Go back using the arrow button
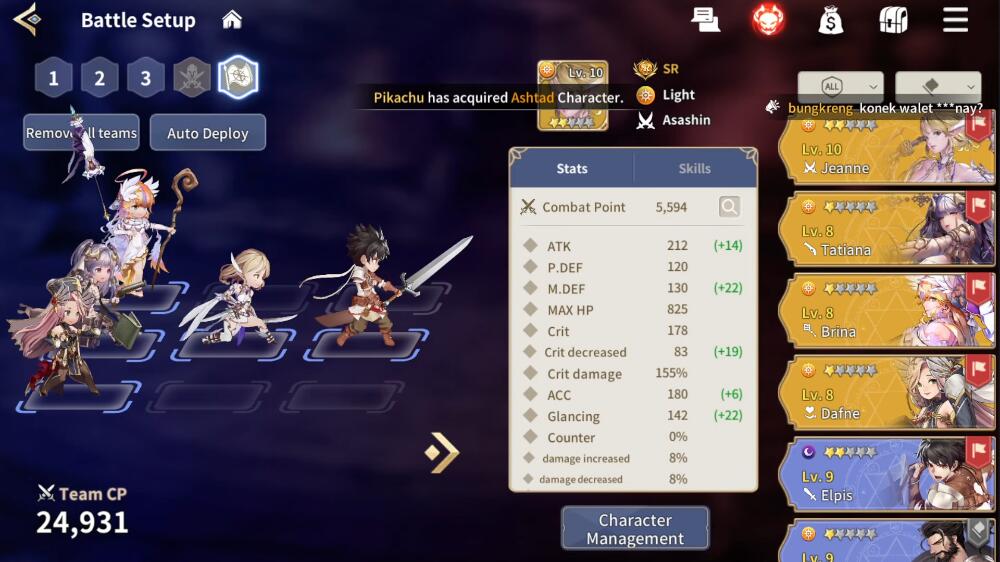The image size is (1000, 562). [x=26, y=19]
